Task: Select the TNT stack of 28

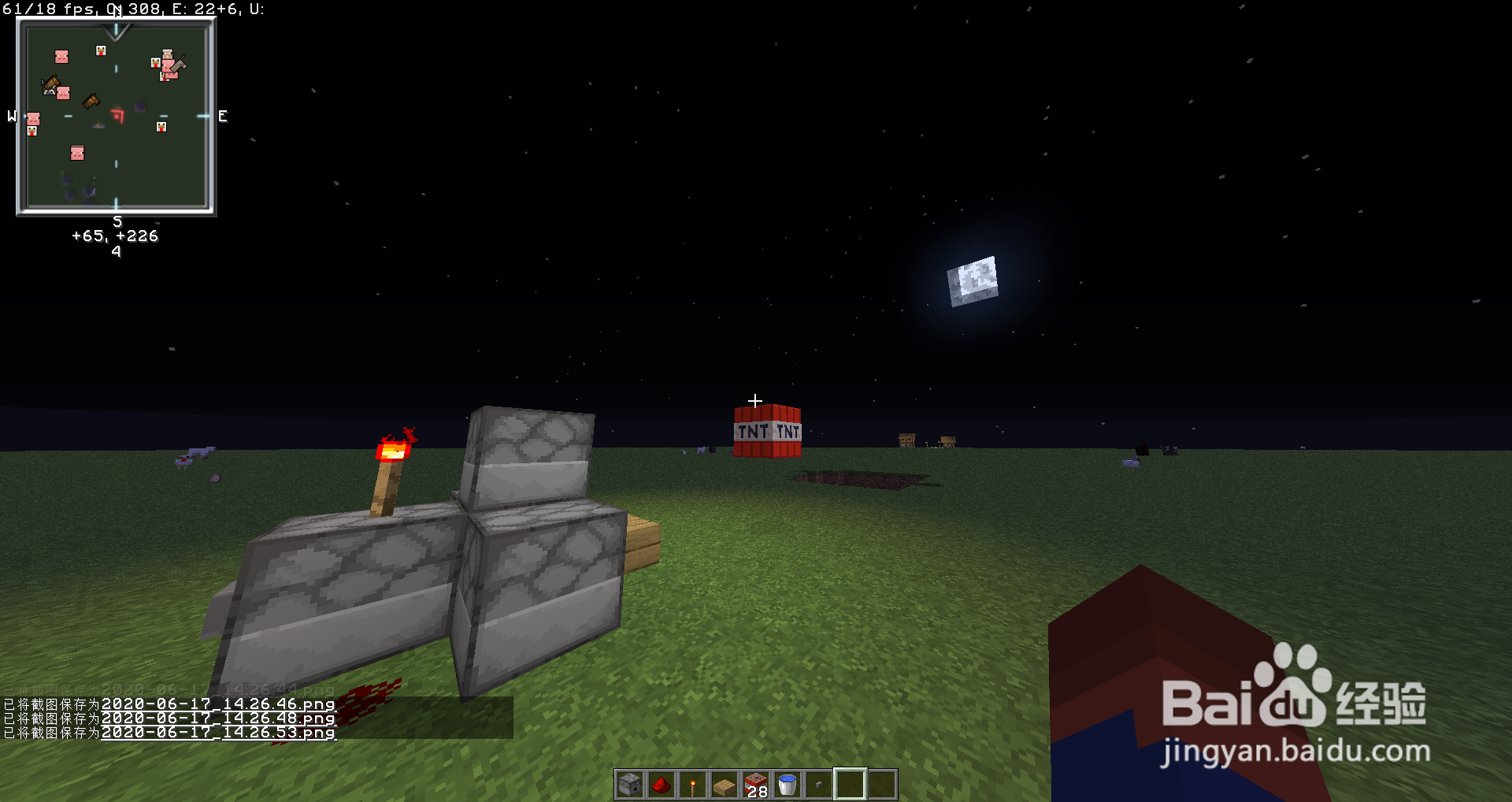Action: (x=754, y=783)
